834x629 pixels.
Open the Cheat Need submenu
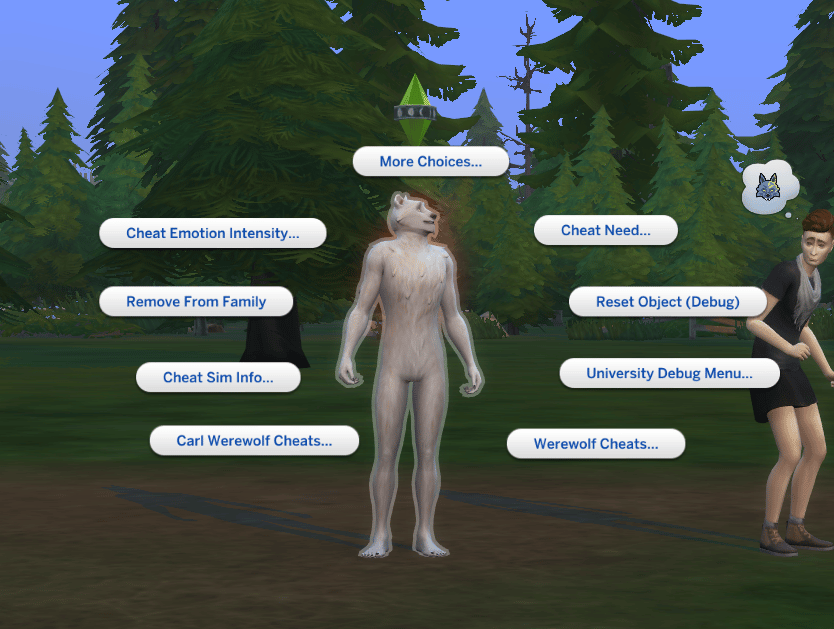pyautogui.click(x=605, y=230)
